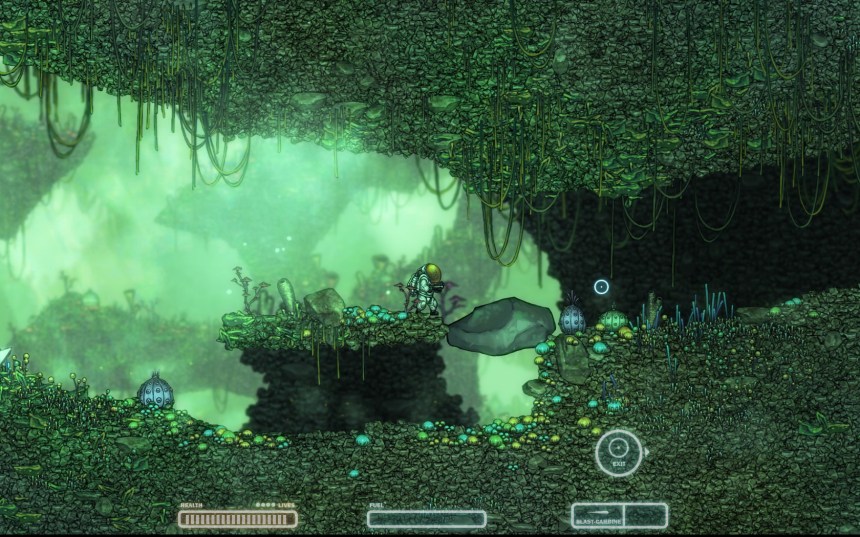Screen dimensions: 860x537
Task: Select the empty slot beside Blast-Carbine
Action: coord(645,516)
